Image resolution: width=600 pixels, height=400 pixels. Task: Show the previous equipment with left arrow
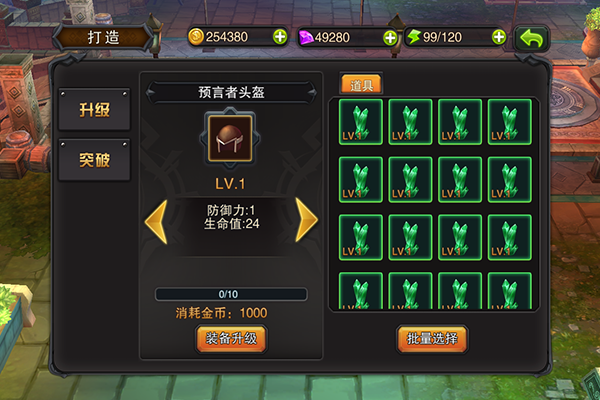pos(156,220)
